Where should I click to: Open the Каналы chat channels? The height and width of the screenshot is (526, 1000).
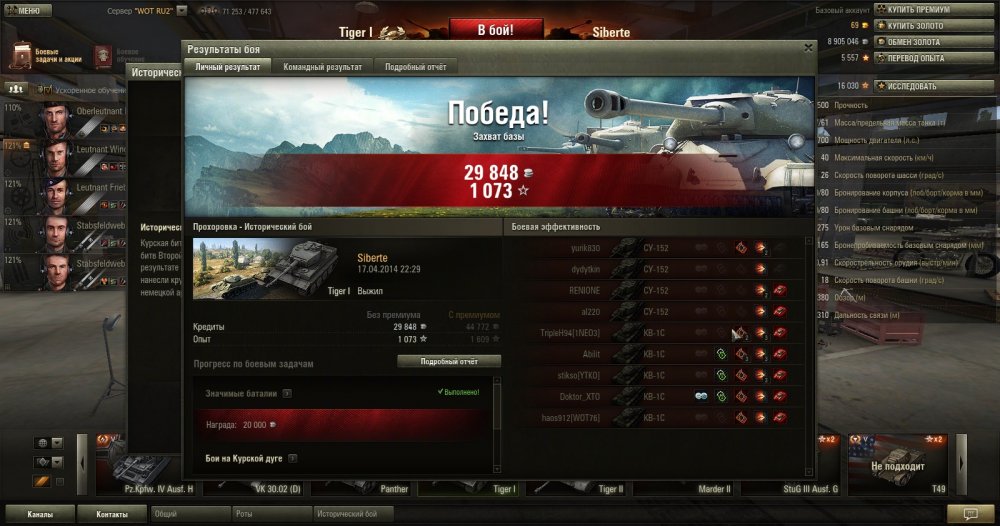tap(41, 514)
